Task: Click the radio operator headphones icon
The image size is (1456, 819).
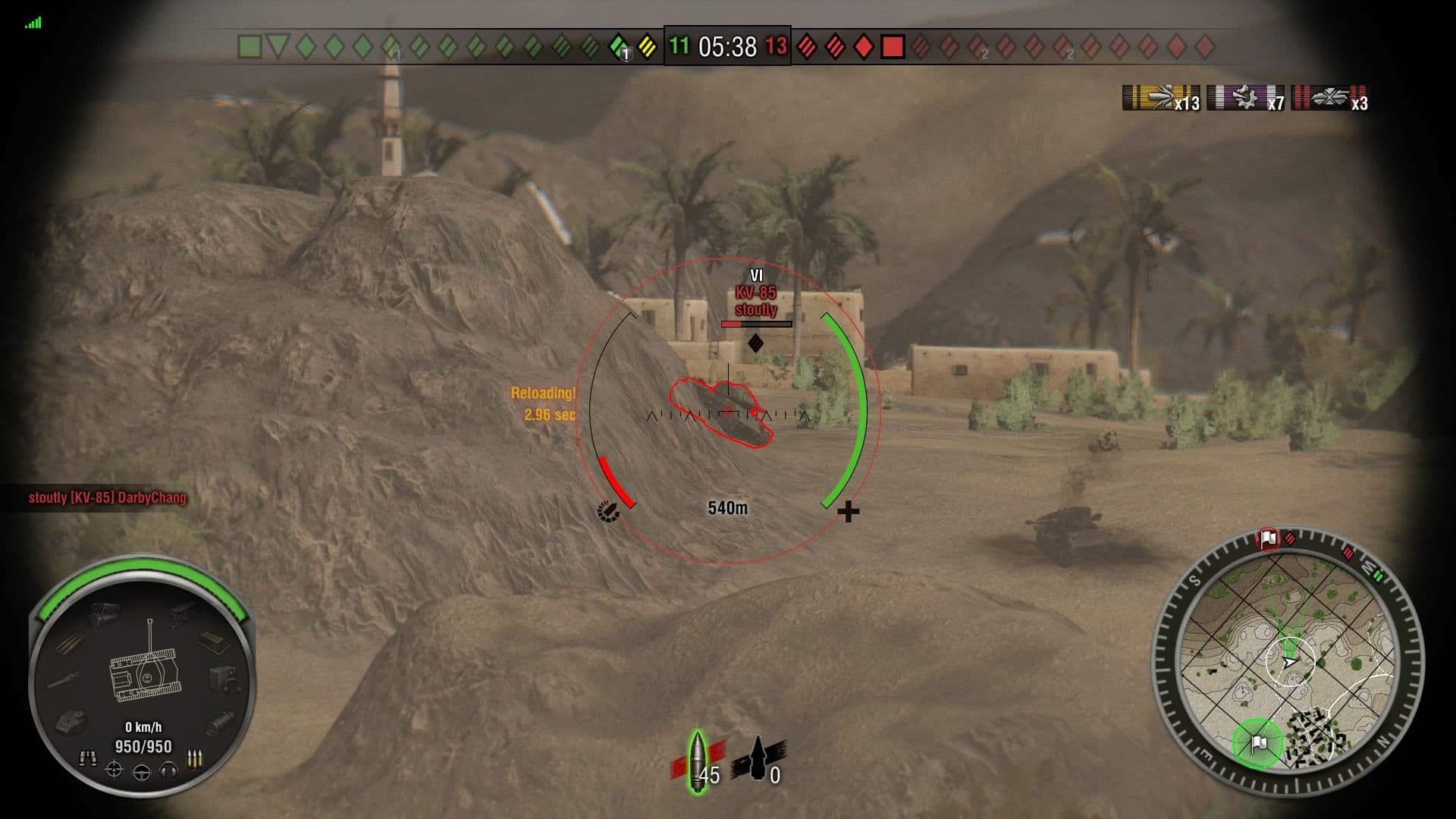Action: [x=168, y=772]
